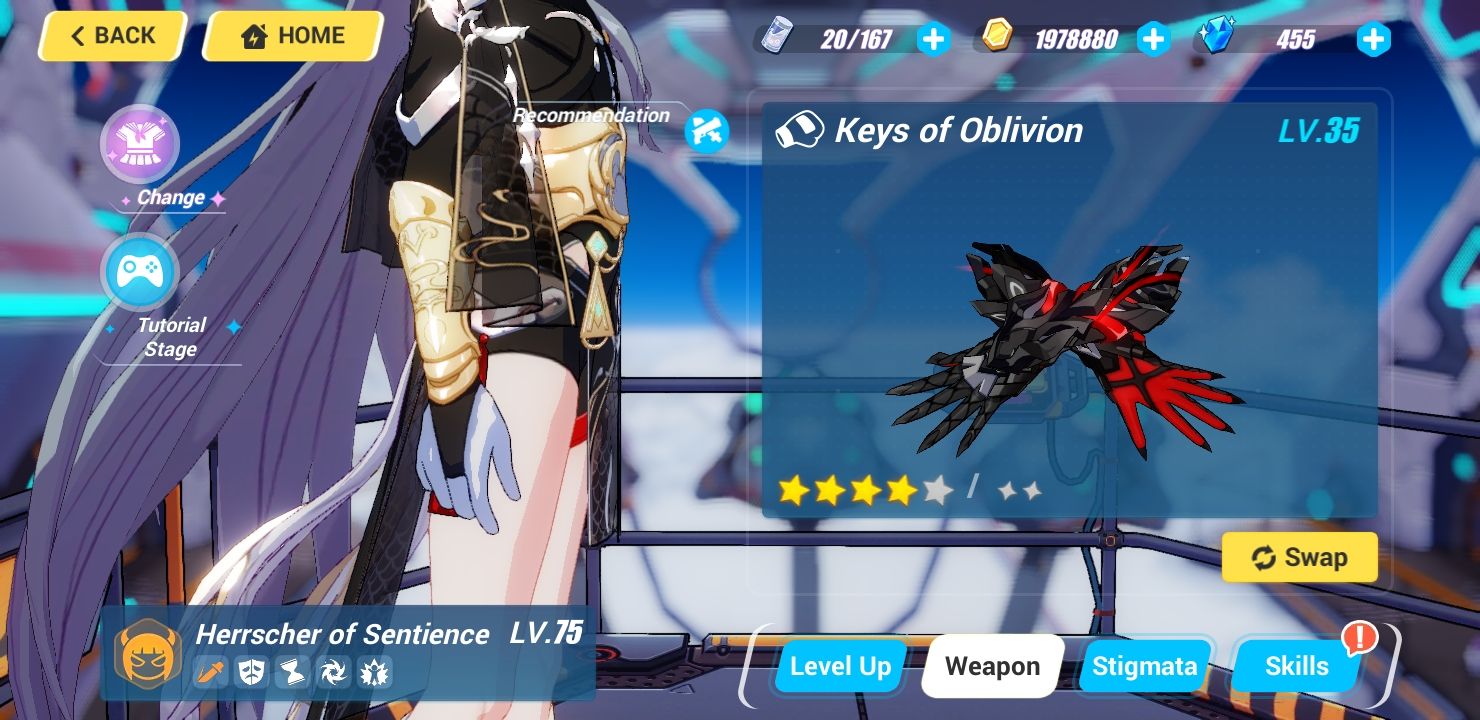Click the mask stat icon in the character bar

251,672
